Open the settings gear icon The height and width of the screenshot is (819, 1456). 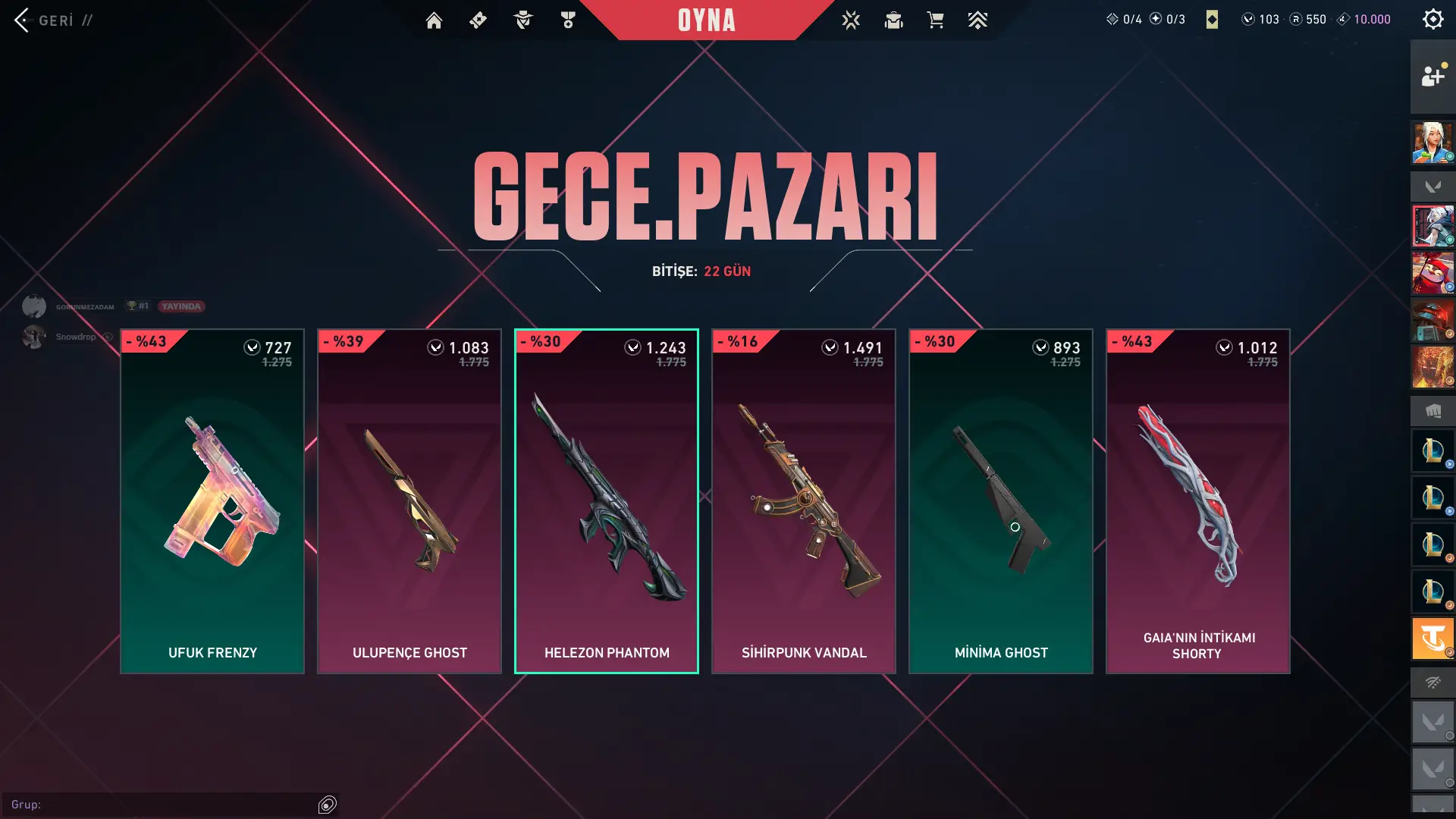[1432, 19]
